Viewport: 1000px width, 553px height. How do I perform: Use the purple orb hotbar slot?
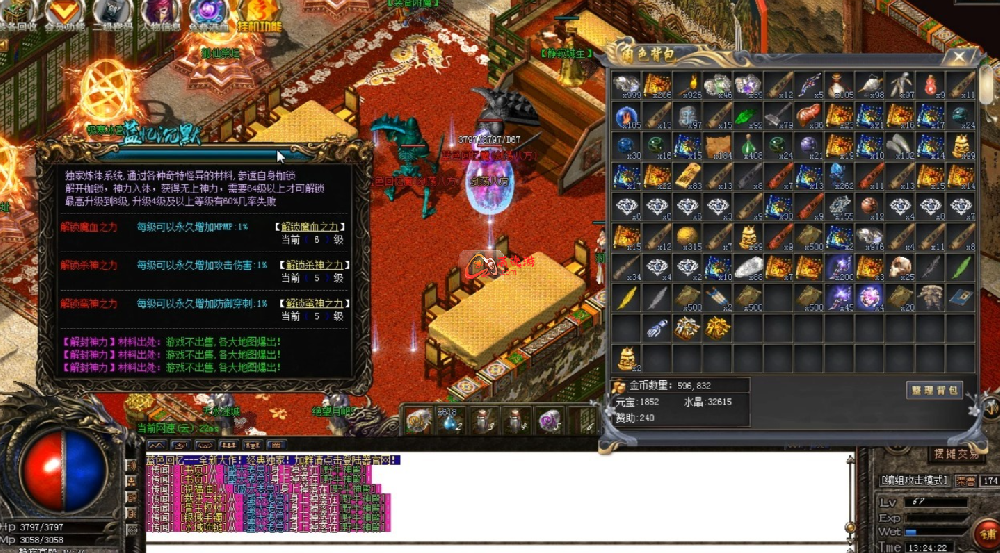coord(548,422)
